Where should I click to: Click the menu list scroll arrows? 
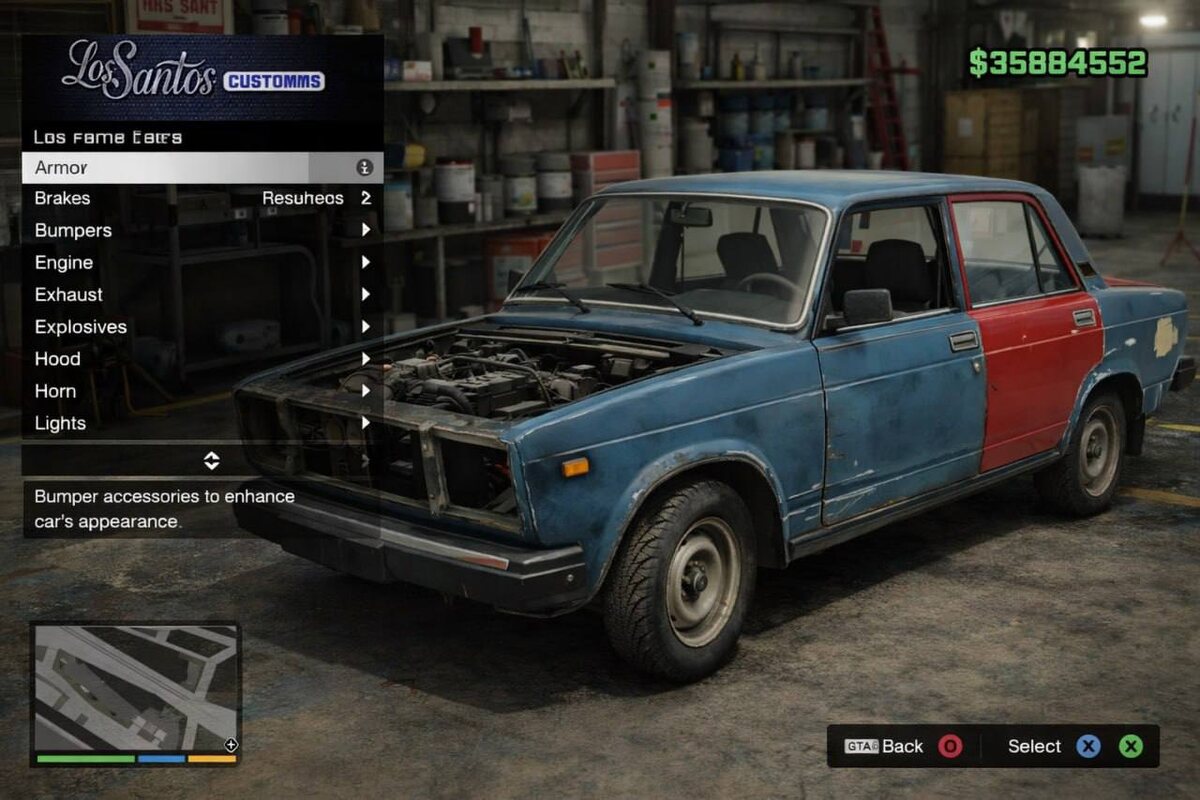(x=211, y=460)
